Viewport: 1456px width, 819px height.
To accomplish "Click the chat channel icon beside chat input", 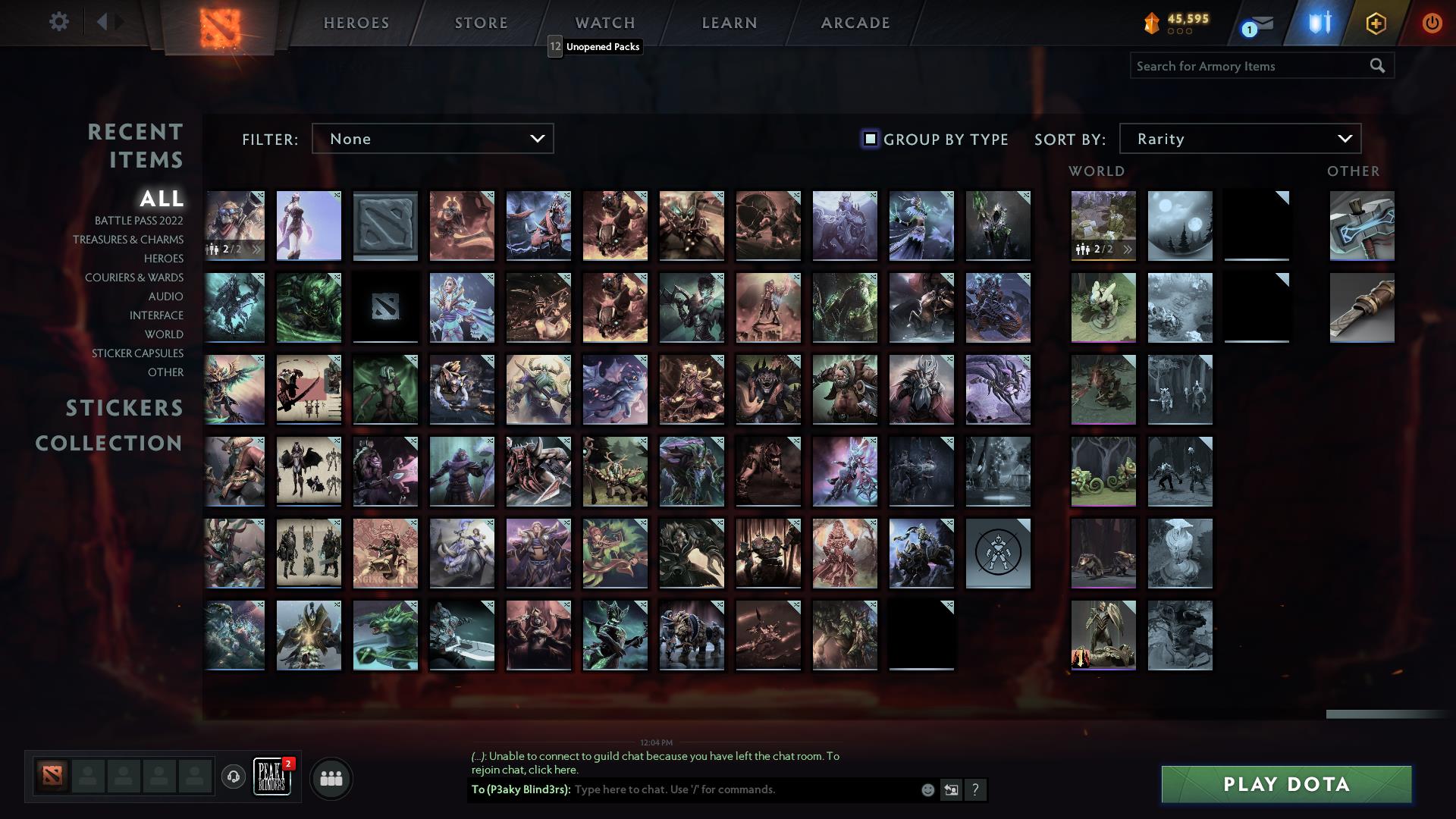I will point(951,789).
